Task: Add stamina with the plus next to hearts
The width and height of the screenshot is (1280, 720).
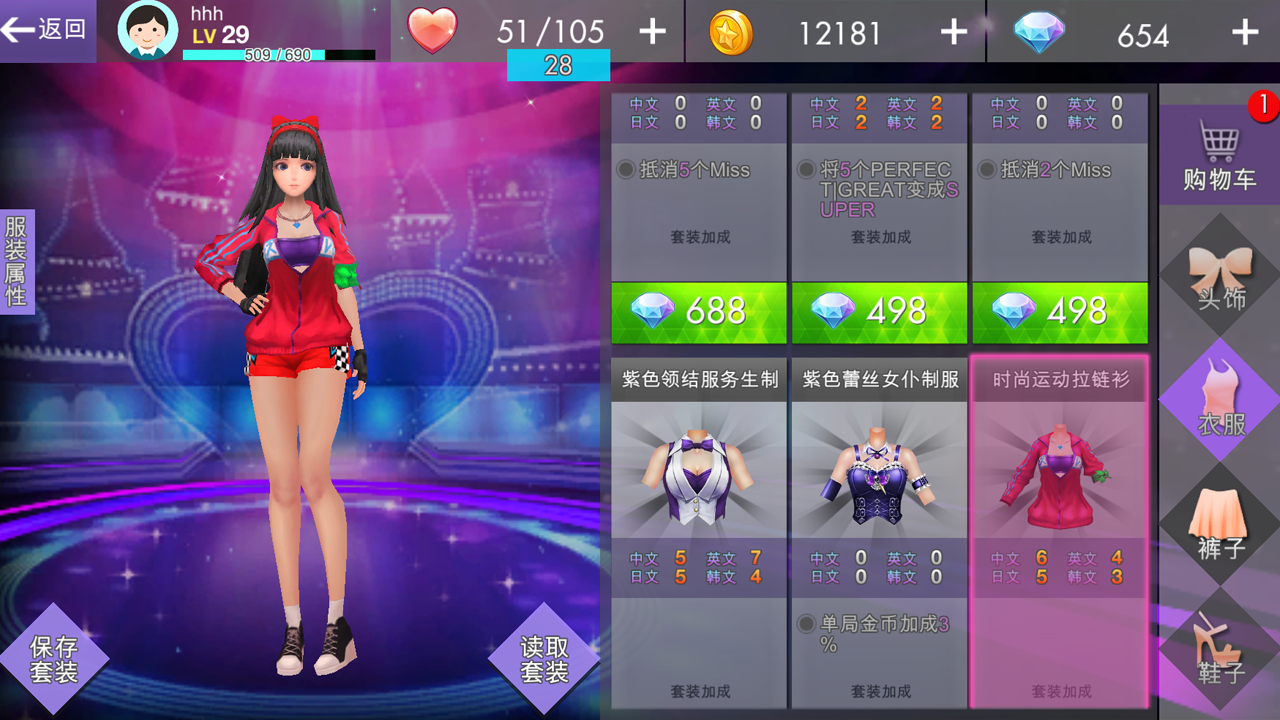Action: coord(651,31)
